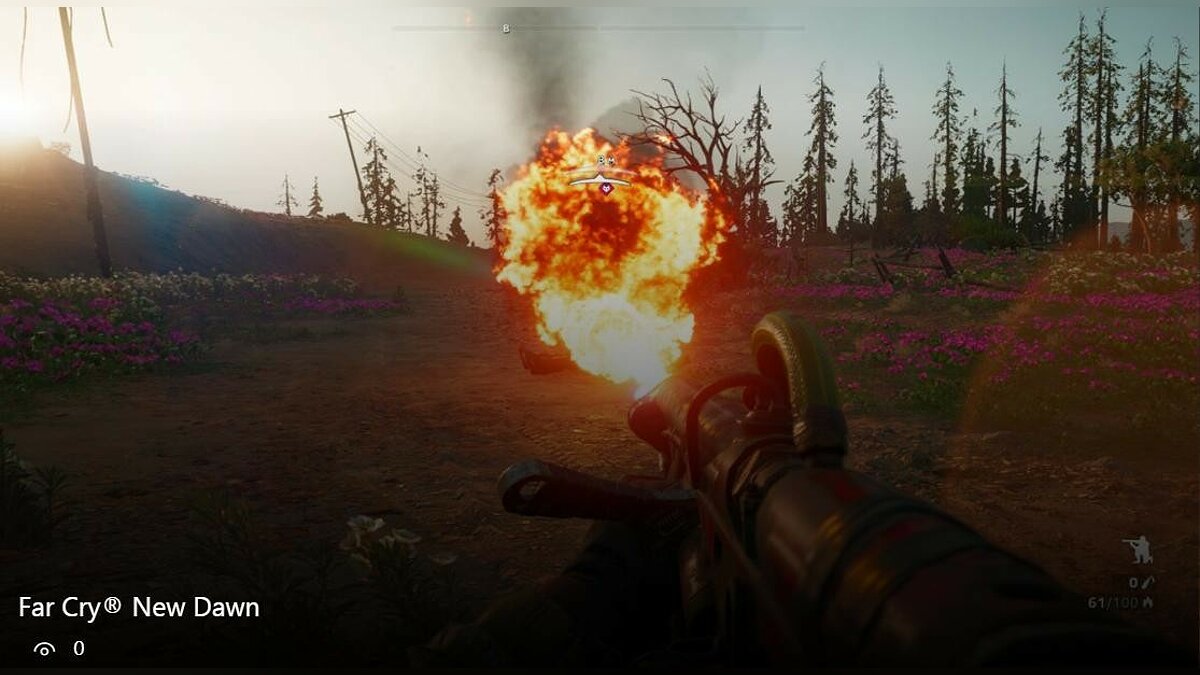Click the compass strip heading marker
The height and width of the screenshot is (675, 1200).
pos(506,29)
